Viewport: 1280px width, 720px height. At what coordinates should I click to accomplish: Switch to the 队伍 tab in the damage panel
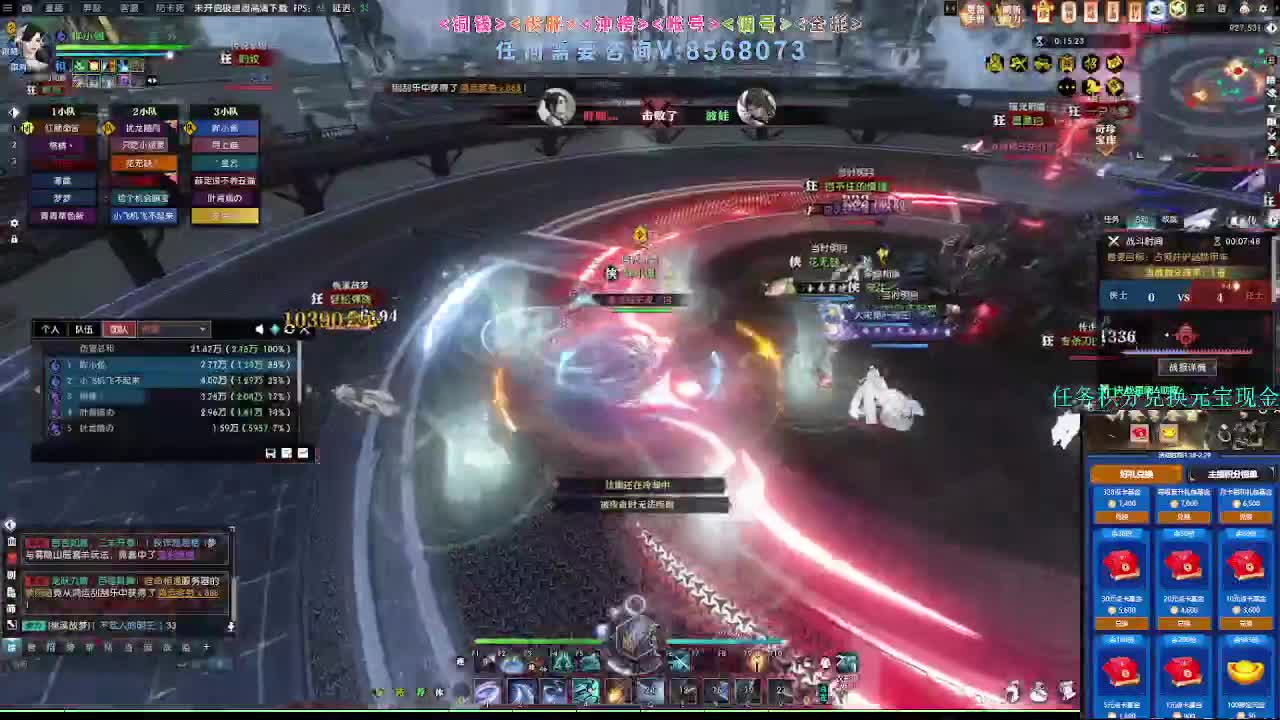pos(82,328)
